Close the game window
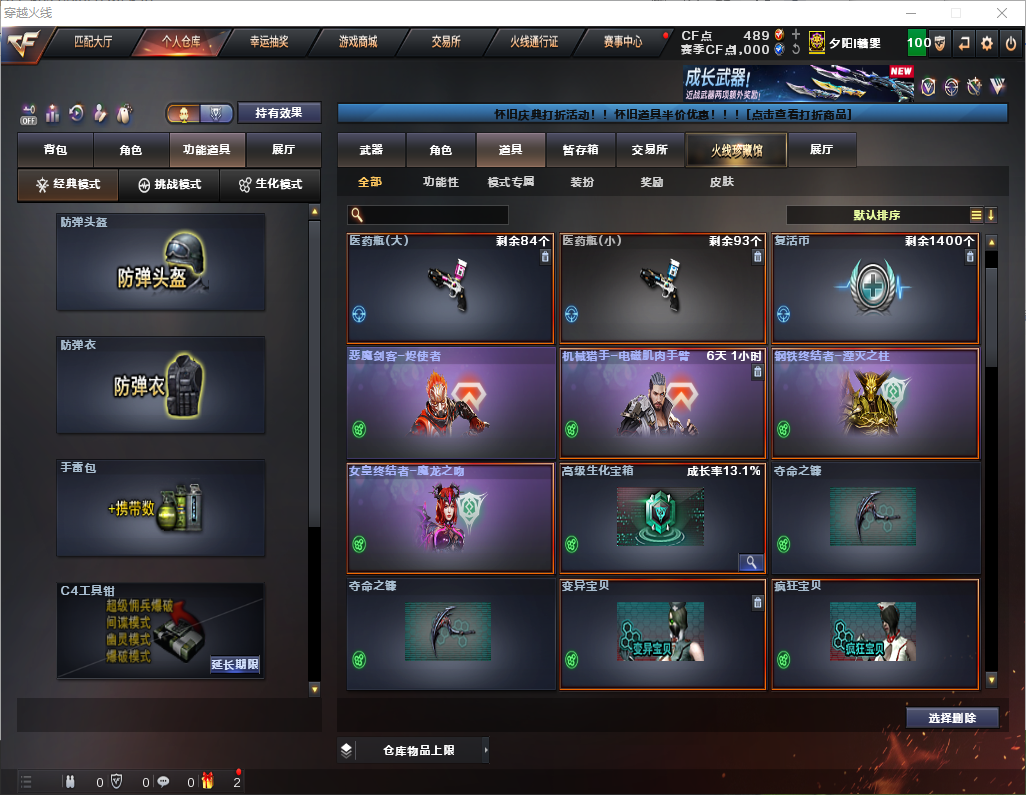The width and height of the screenshot is (1026, 795). (1002, 13)
